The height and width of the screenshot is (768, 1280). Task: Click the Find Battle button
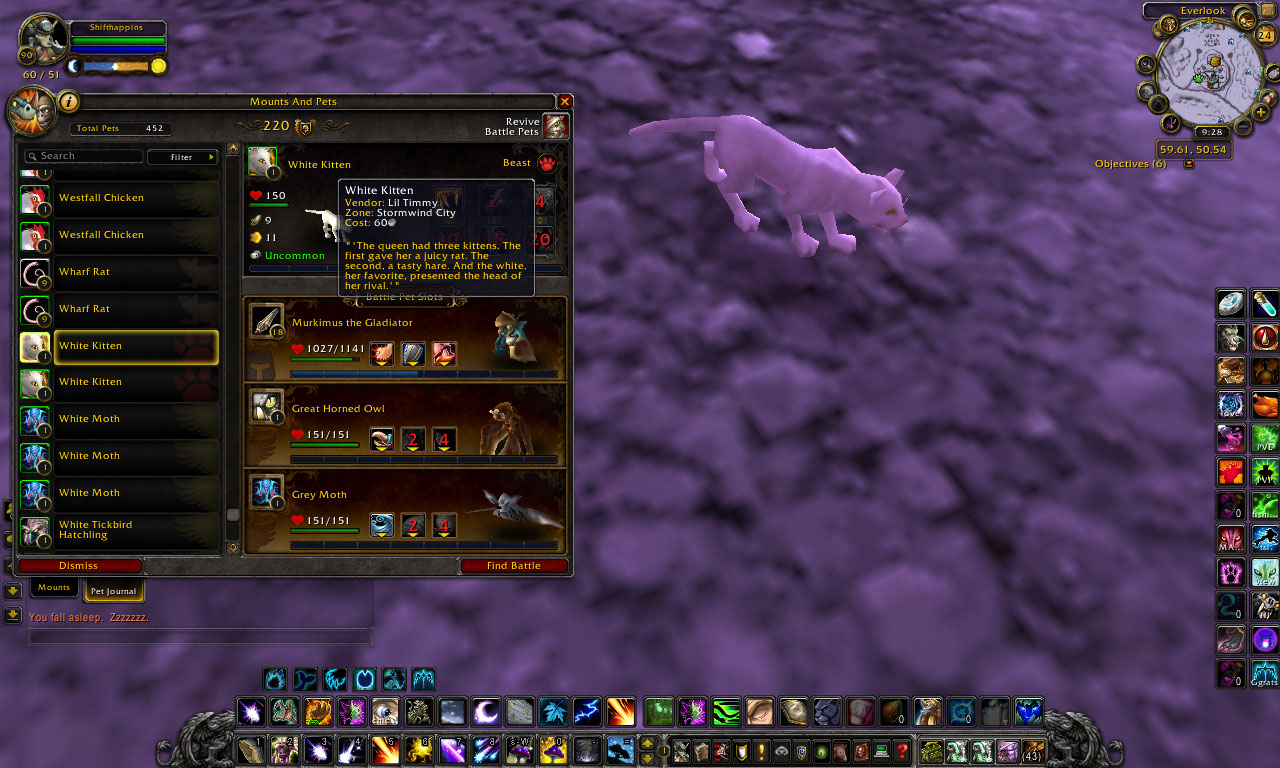[x=513, y=565]
